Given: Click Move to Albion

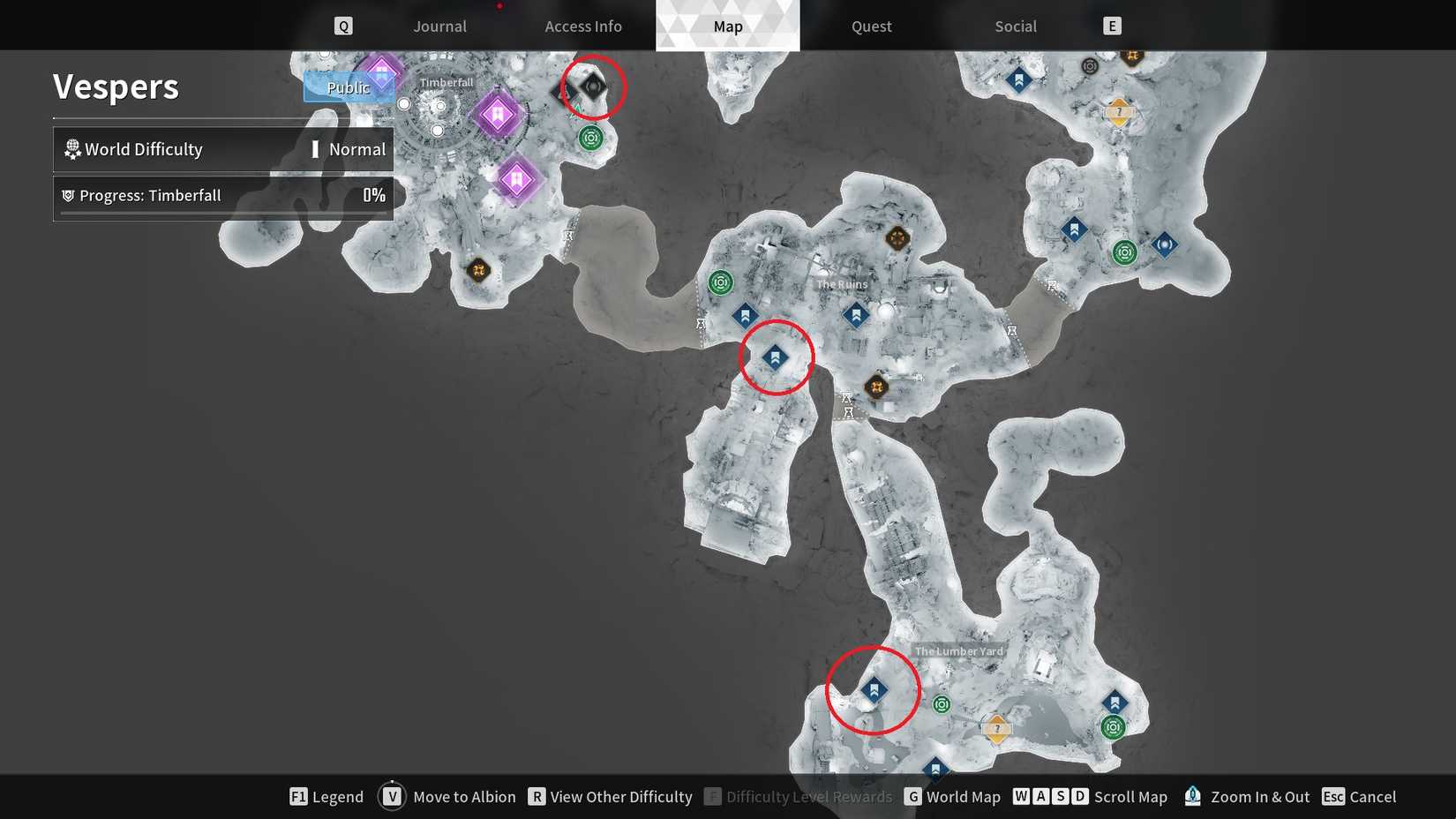Looking at the screenshot, I should (x=464, y=796).
